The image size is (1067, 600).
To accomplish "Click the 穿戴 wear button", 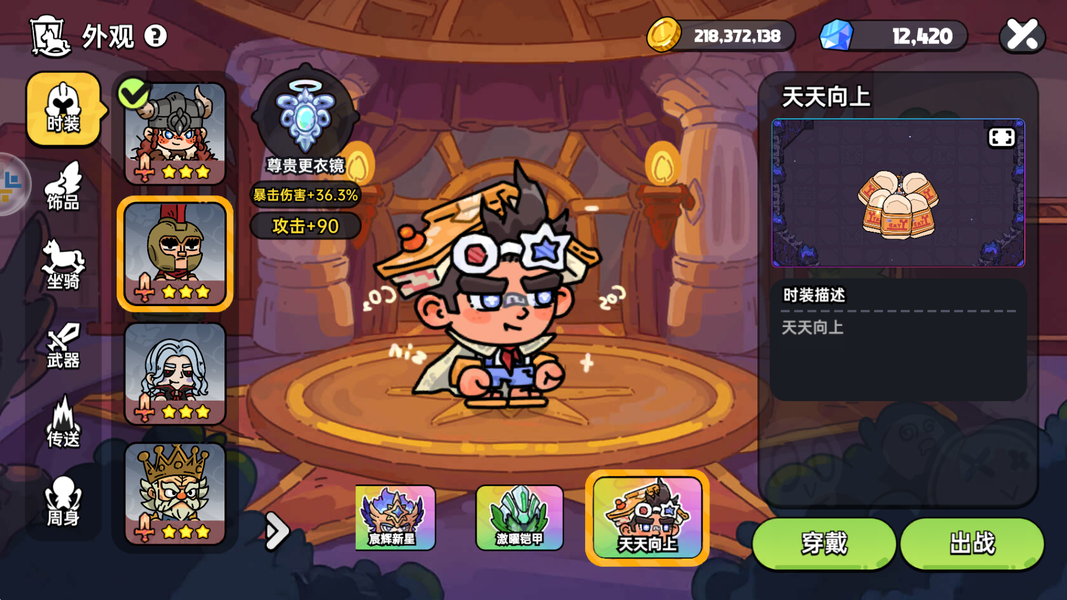I will coord(824,543).
